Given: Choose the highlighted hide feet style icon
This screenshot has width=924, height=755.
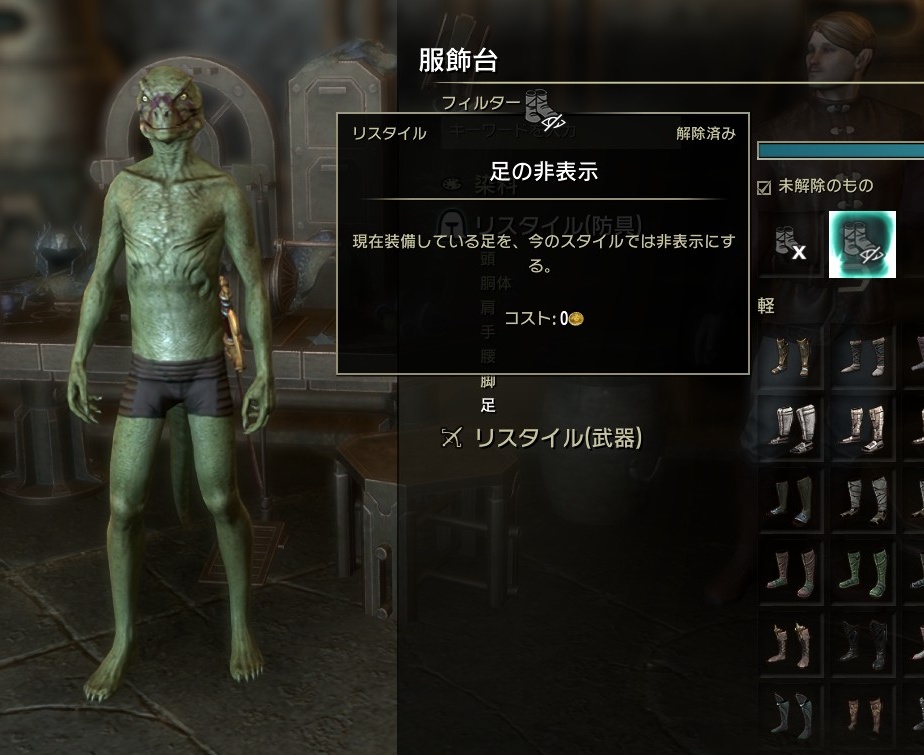Looking at the screenshot, I should click(861, 245).
